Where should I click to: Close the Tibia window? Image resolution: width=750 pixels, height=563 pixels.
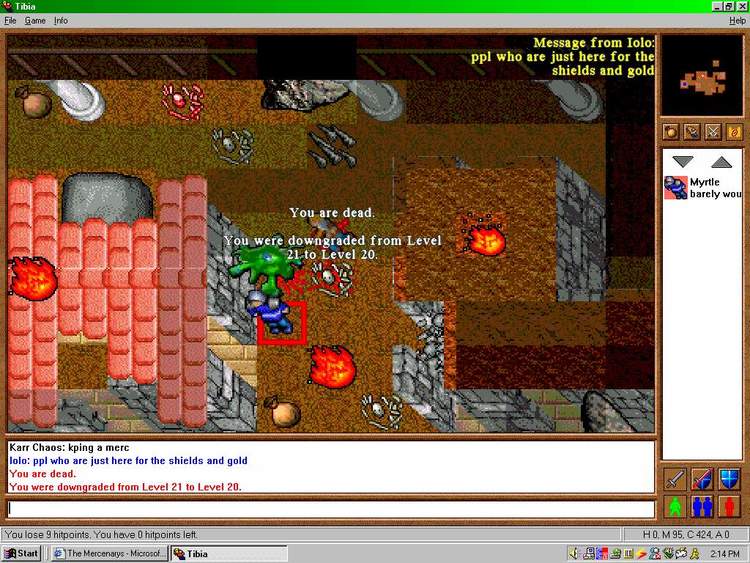pos(741,6)
